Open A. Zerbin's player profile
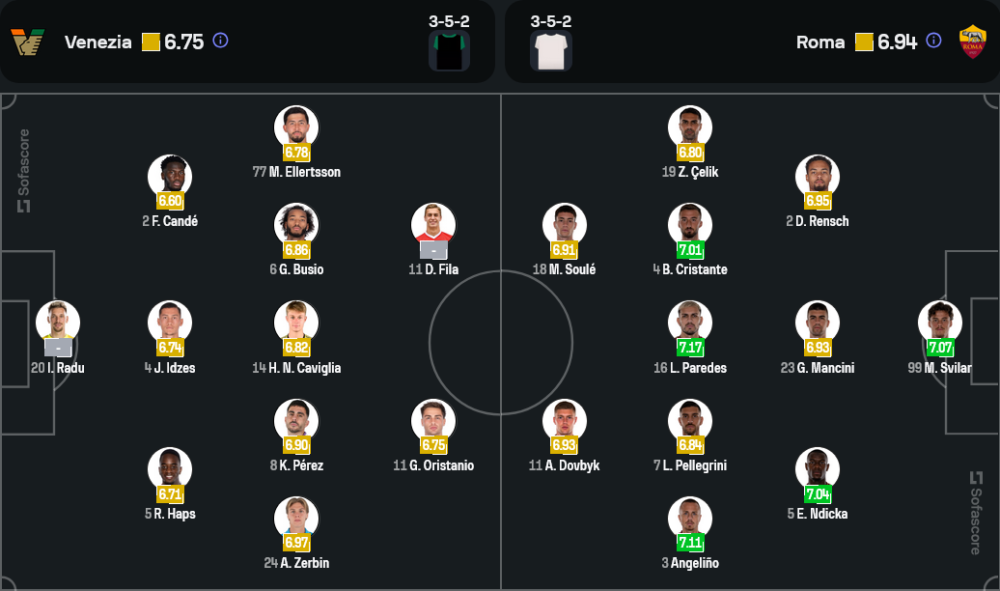 point(296,519)
